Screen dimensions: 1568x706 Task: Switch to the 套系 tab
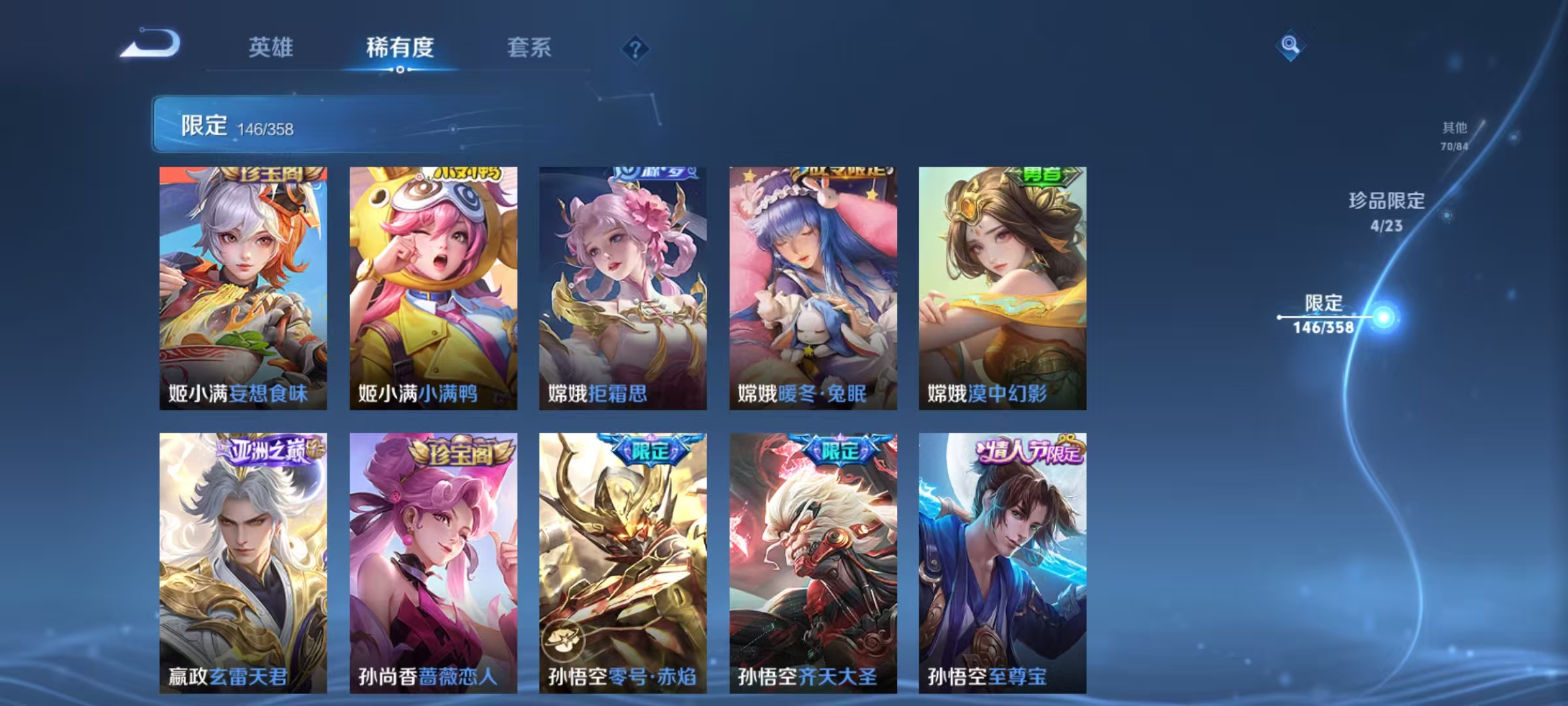click(x=529, y=48)
